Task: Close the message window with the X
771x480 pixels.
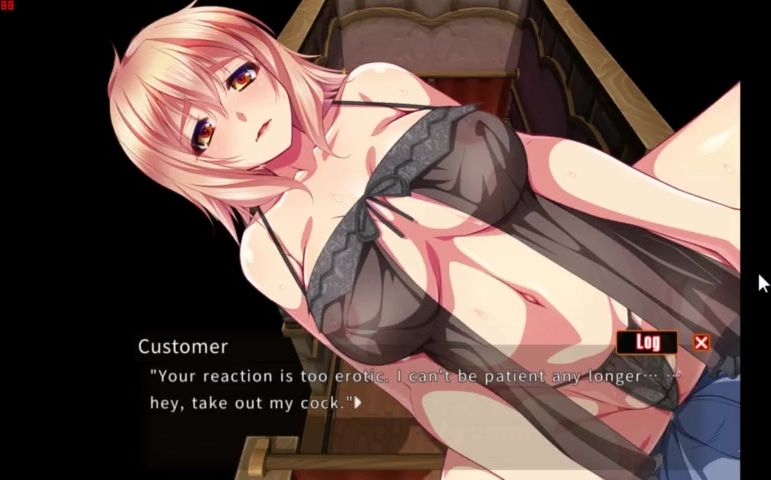Action: [701, 342]
